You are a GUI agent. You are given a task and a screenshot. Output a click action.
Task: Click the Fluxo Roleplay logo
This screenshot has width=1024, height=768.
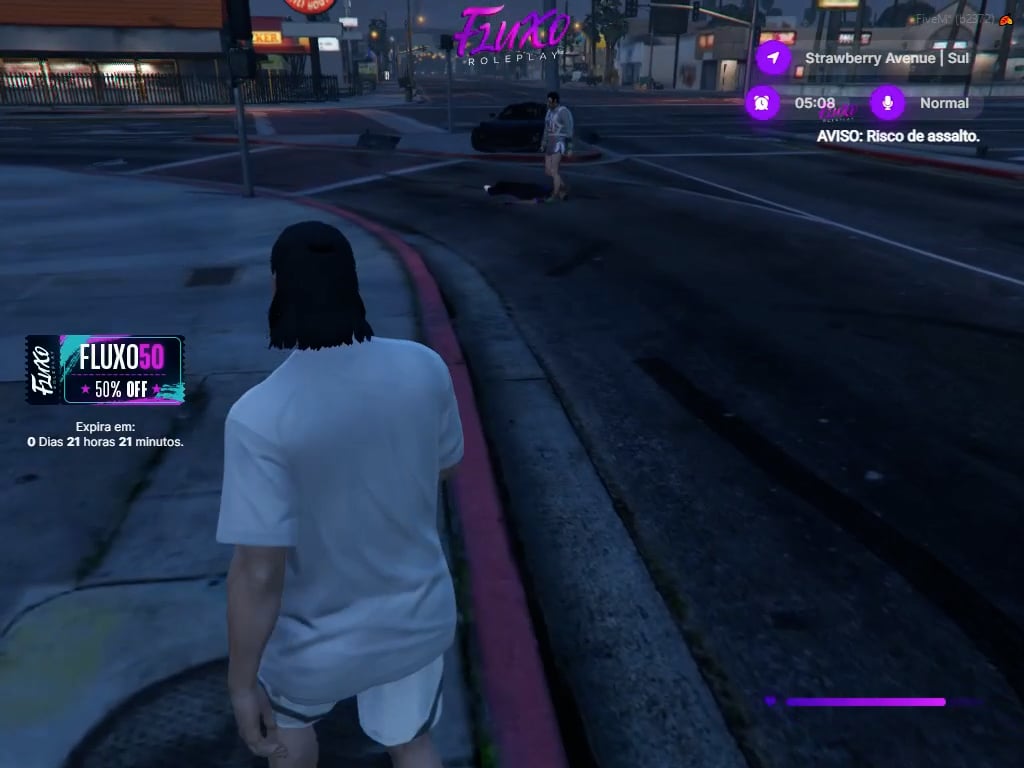point(512,37)
